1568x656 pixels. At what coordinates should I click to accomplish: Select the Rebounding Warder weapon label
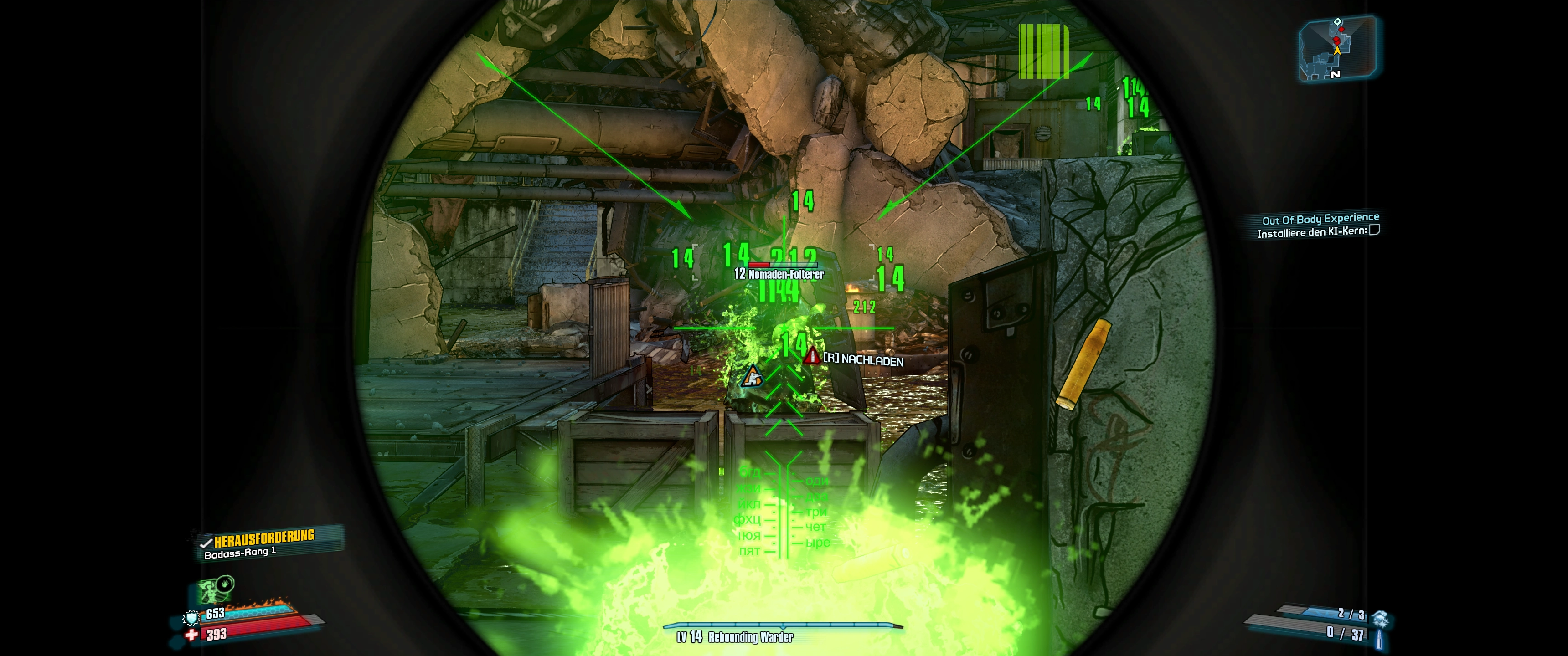(x=750, y=637)
